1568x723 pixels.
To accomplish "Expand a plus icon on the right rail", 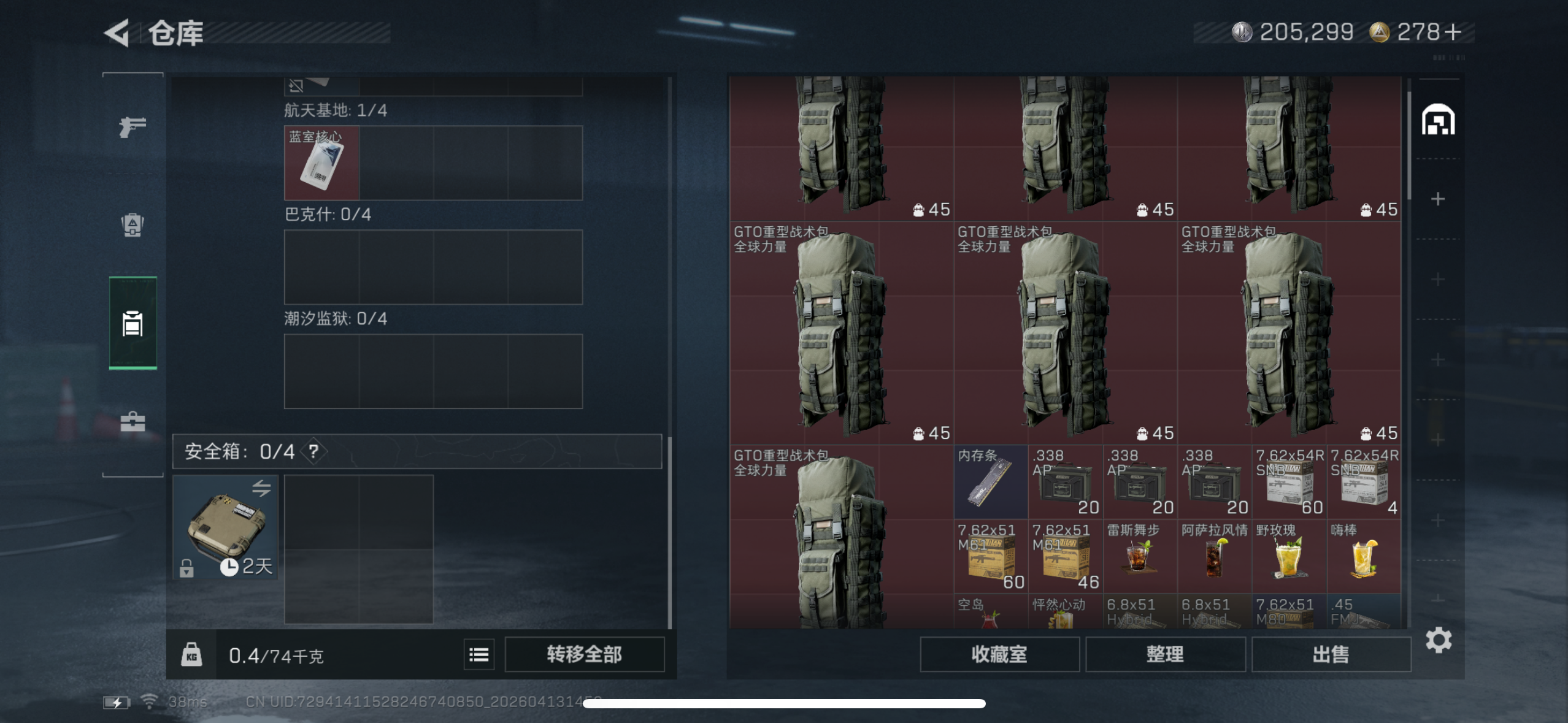I will [1439, 198].
